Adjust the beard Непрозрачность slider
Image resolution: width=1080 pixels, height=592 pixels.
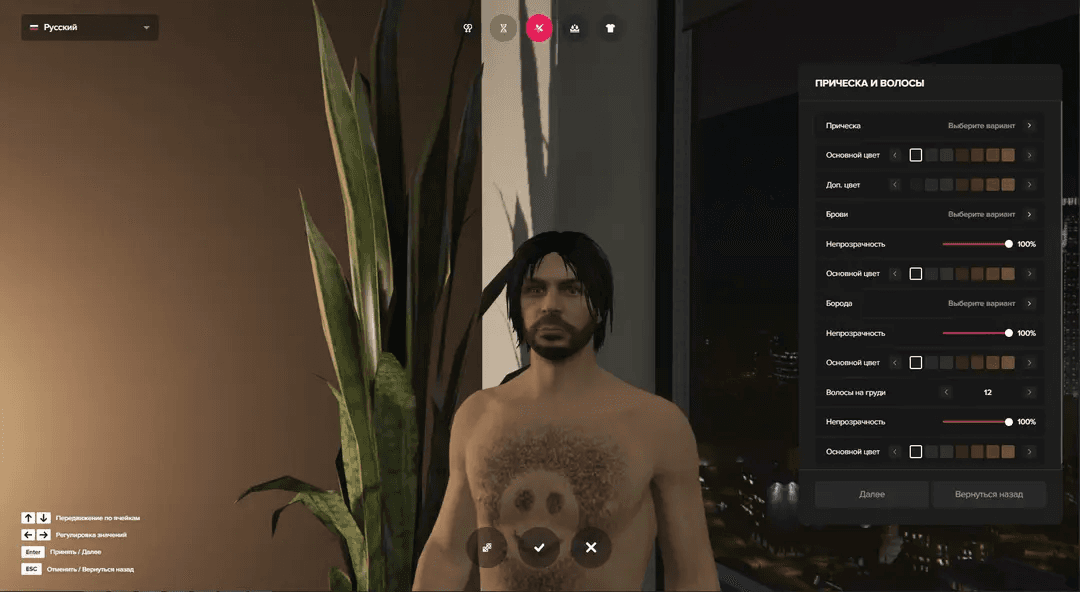click(x=1008, y=333)
